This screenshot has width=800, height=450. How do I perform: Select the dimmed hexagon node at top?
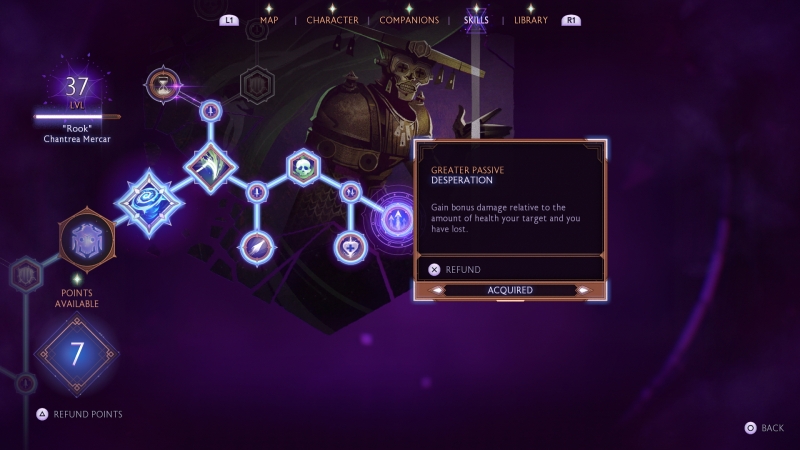tap(257, 85)
